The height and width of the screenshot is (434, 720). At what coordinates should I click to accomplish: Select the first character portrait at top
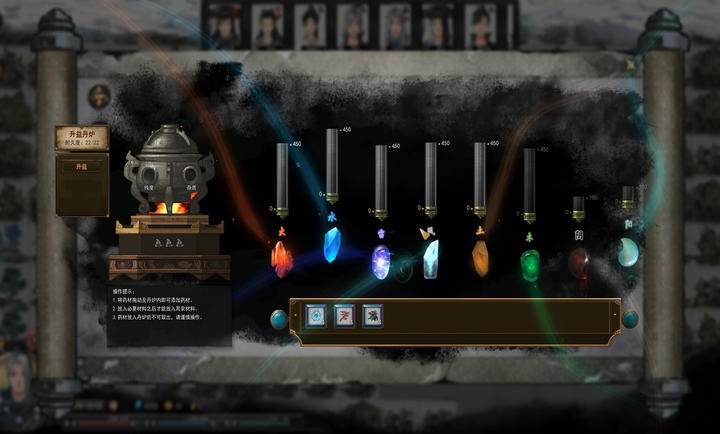tap(224, 25)
